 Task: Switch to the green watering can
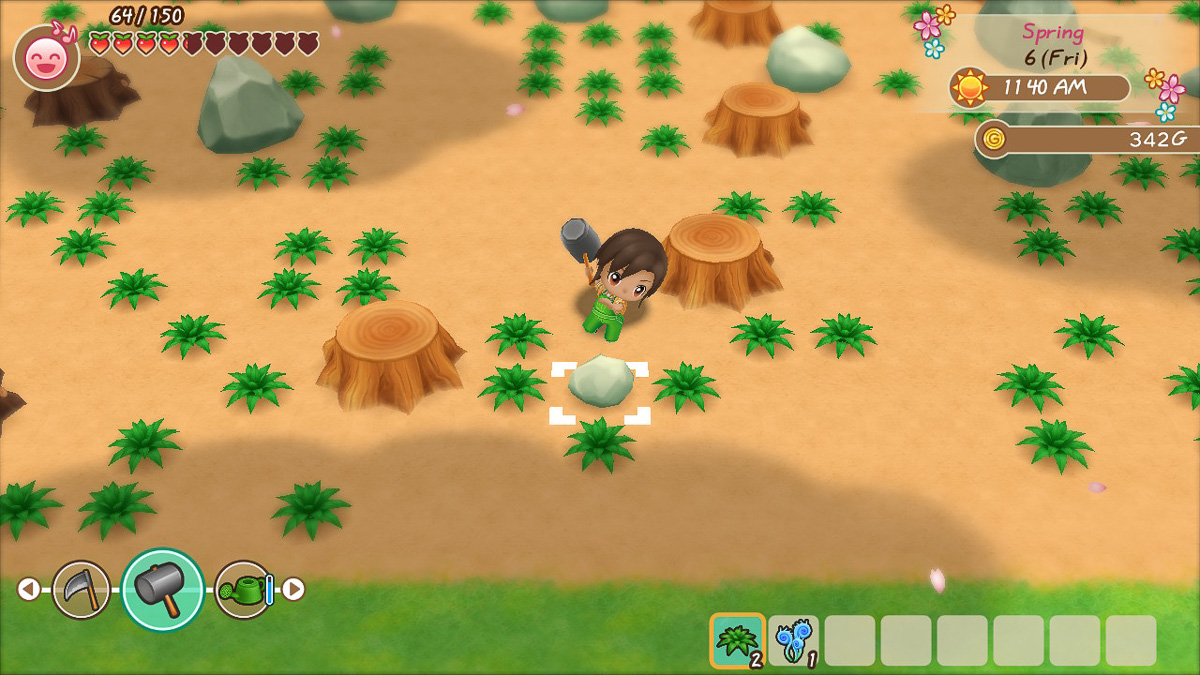coord(243,589)
